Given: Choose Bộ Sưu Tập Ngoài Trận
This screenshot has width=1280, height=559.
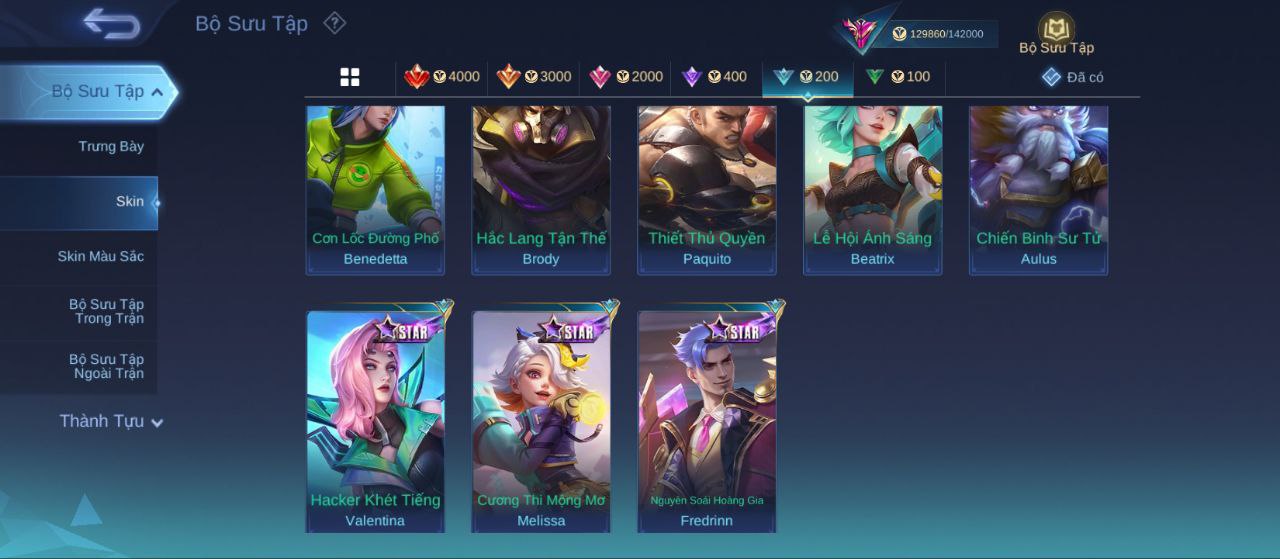Looking at the screenshot, I should click(106, 366).
